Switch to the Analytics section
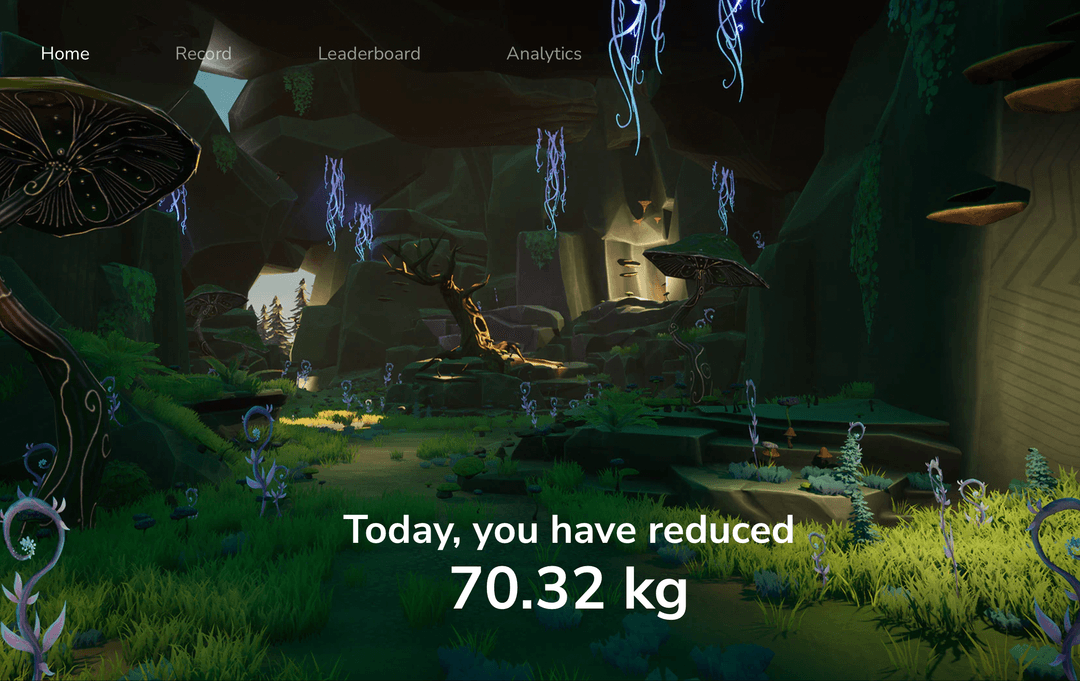This screenshot has height=681, width=1080. coord(544,54)
